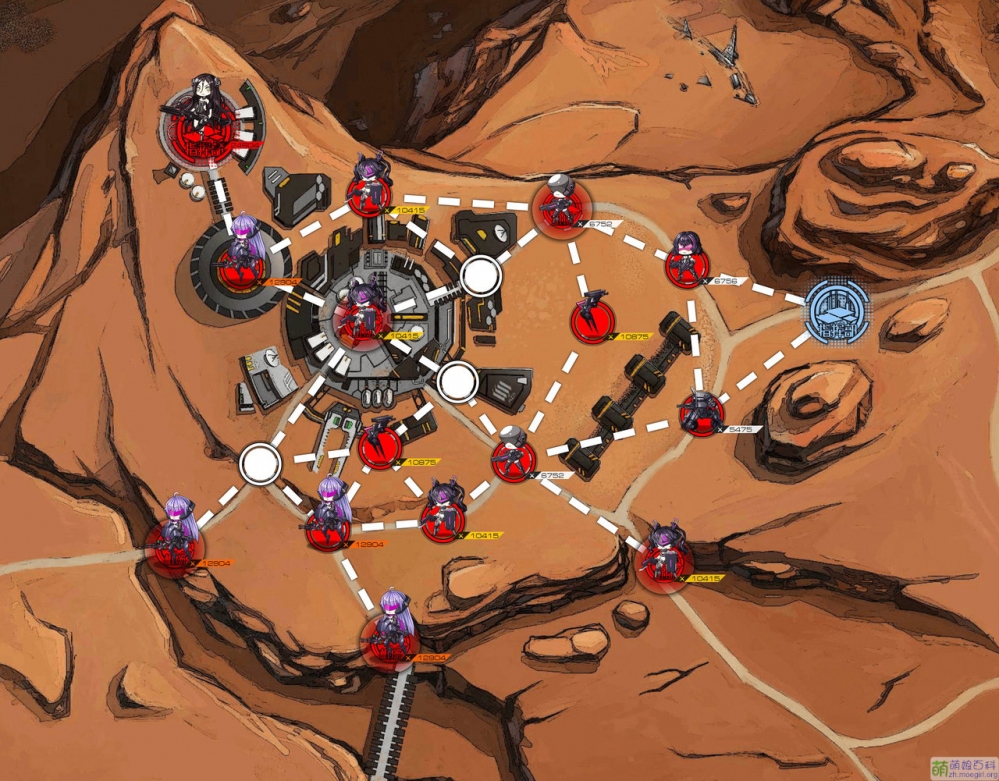Select the blue allied command post node
The width and height of the screenshot is (999, 781).
pyautogui.click(x=837, y=308)
